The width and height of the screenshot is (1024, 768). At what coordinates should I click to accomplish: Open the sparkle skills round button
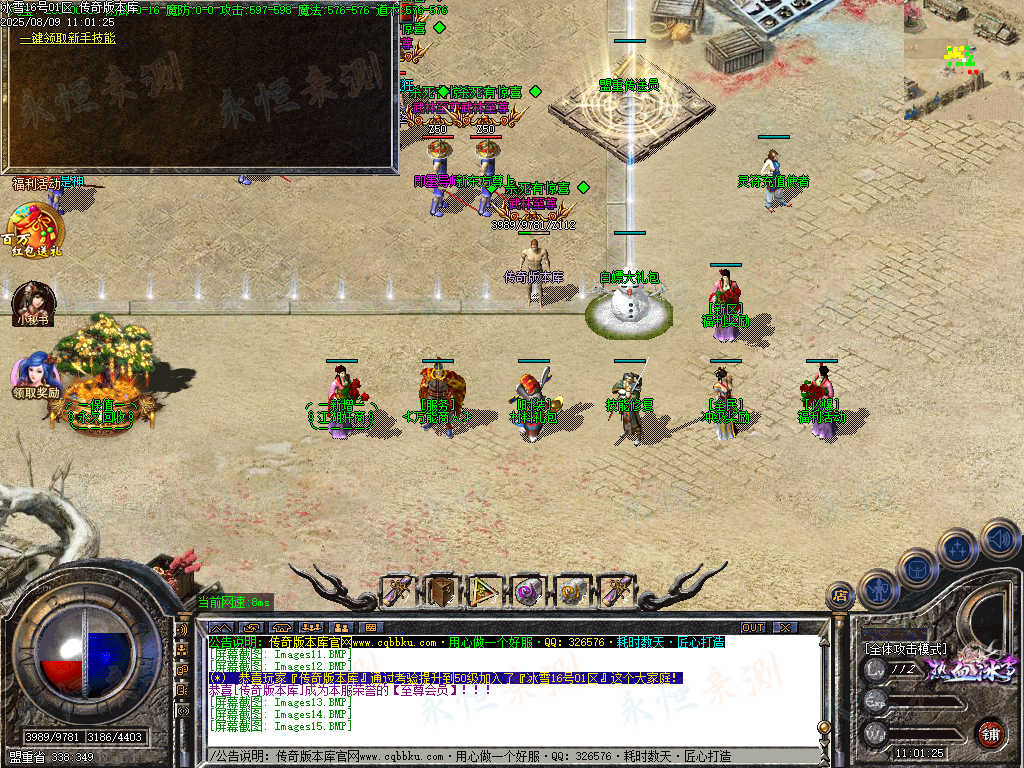957,548
